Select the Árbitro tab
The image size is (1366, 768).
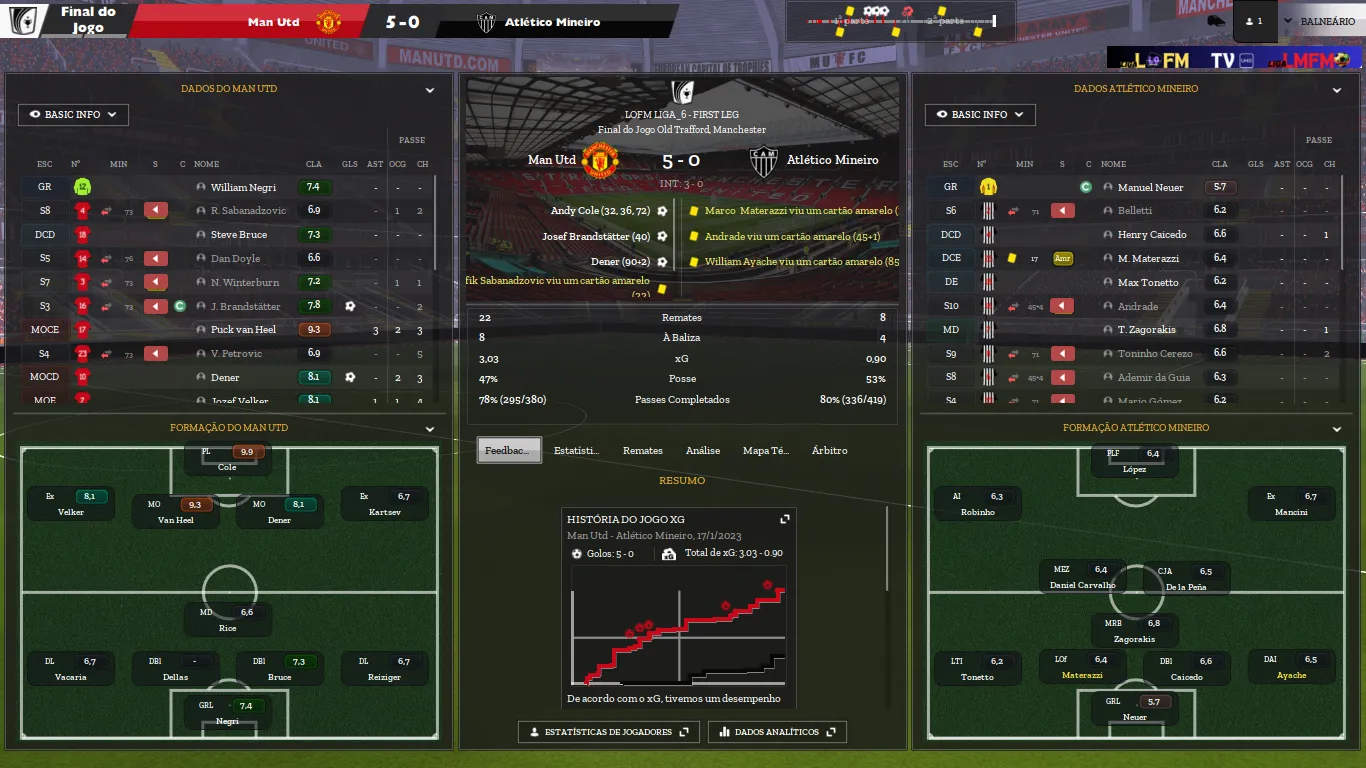829,451
